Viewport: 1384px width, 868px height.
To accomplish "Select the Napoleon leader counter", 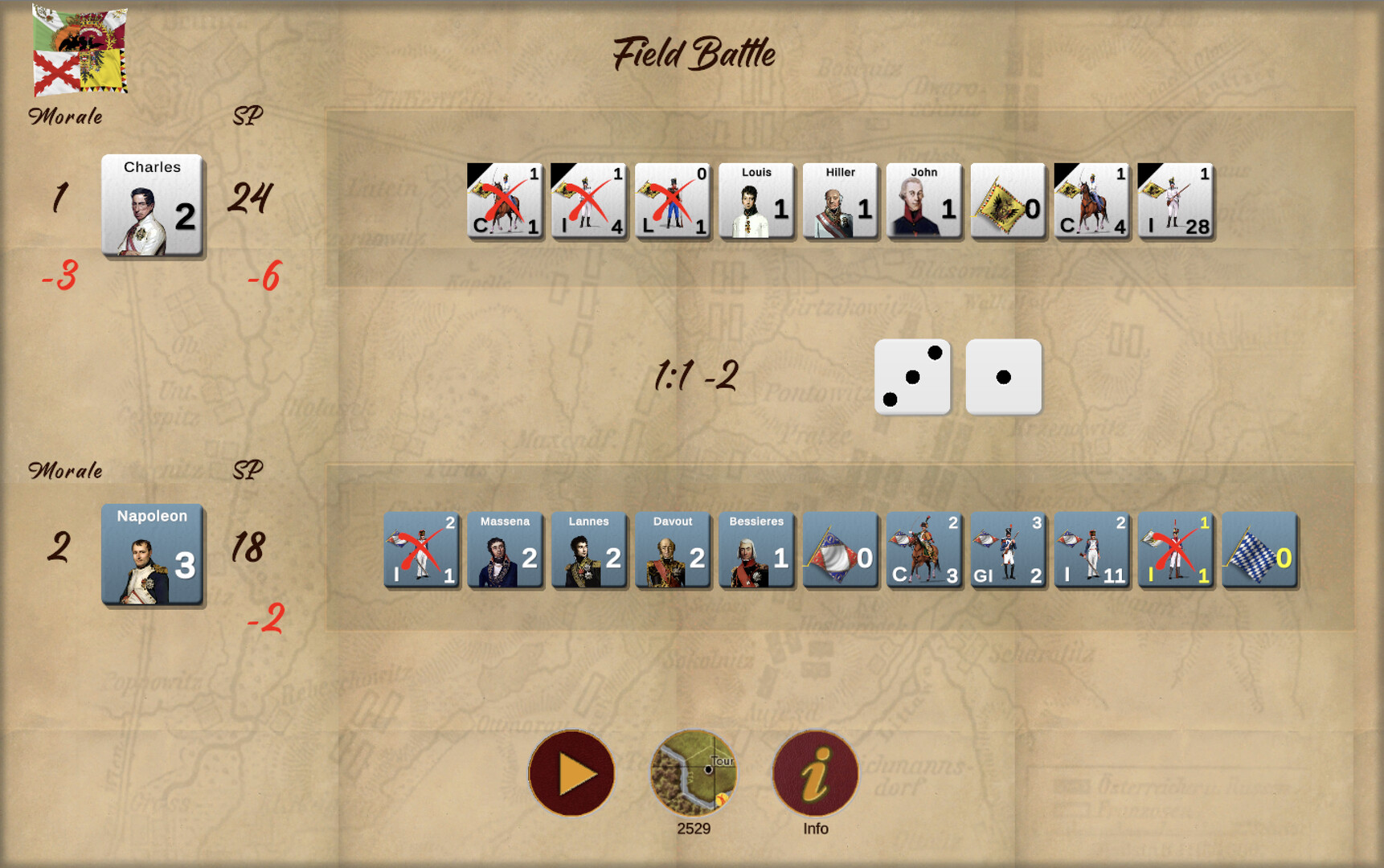I will tap(152, 557).
